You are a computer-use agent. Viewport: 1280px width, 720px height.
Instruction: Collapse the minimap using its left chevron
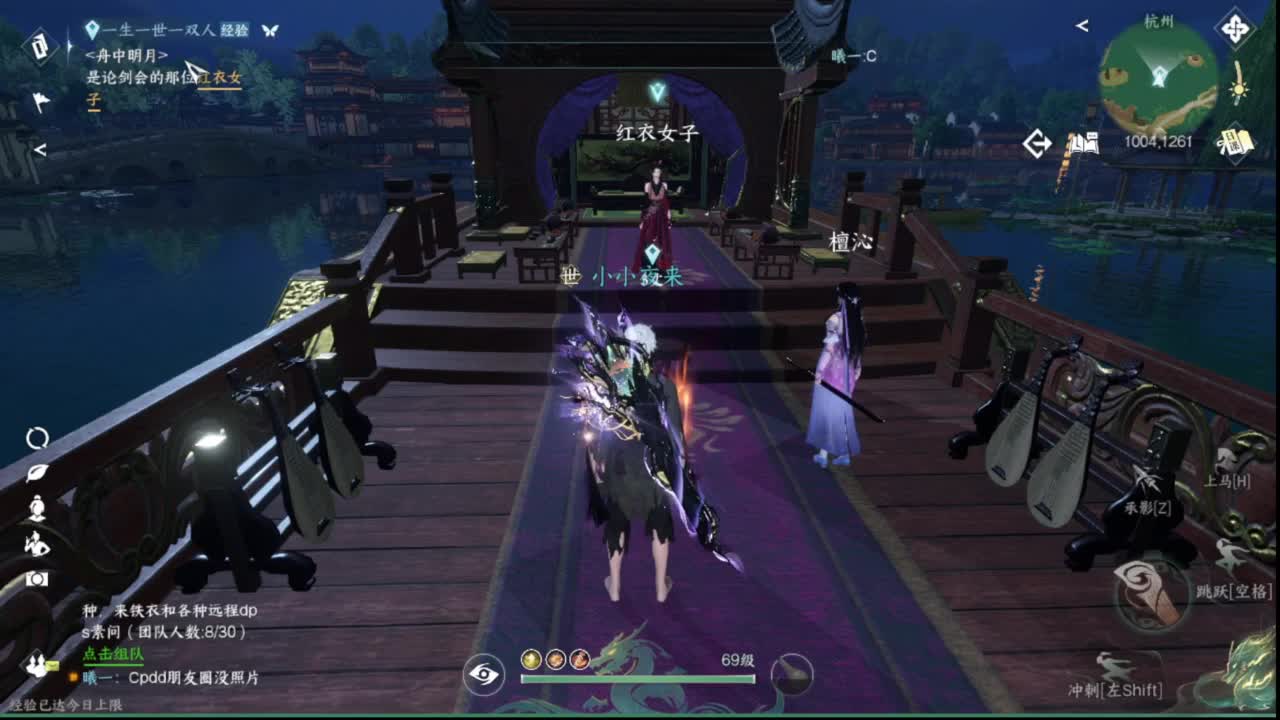click(x=1082, y=25)
